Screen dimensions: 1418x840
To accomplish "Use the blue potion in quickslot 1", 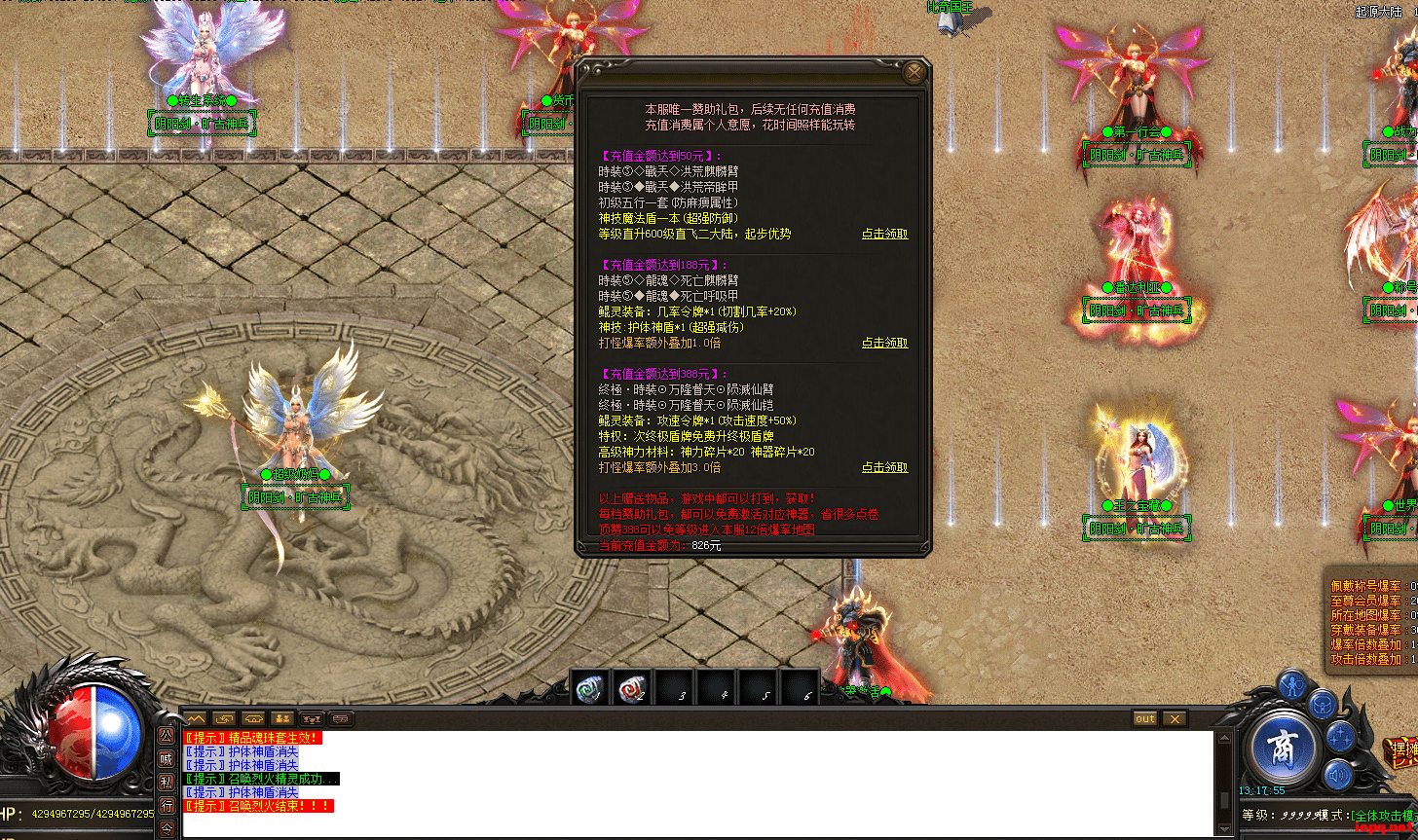I will click(589, 686).
